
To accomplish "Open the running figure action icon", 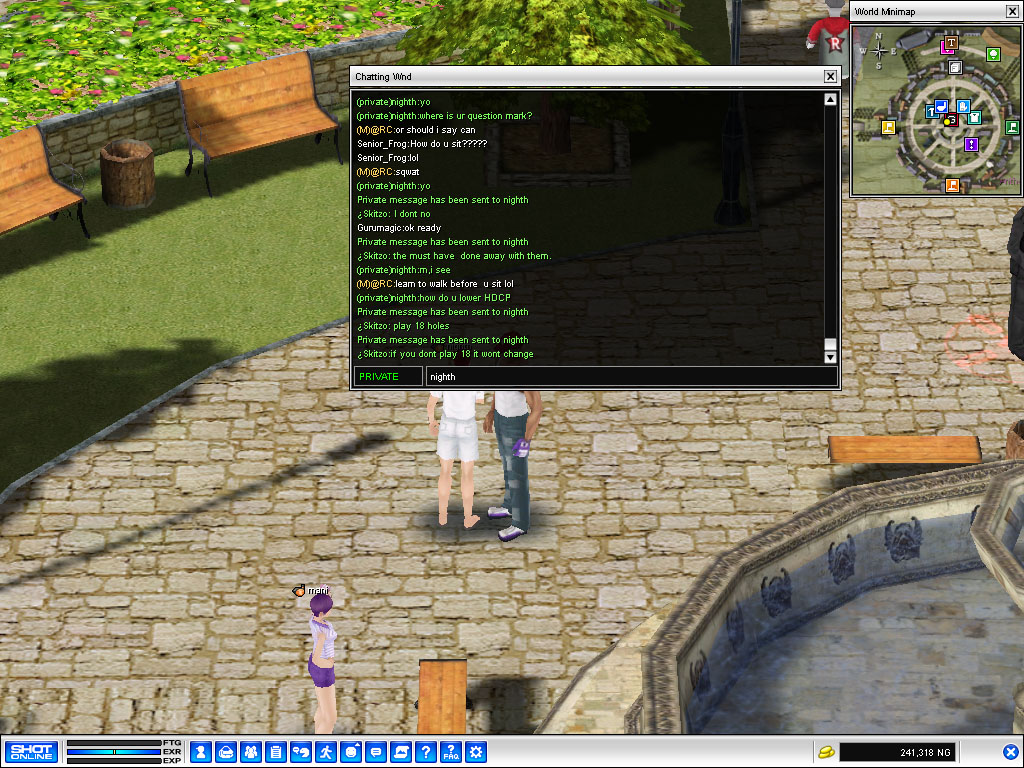I will 326,752.
